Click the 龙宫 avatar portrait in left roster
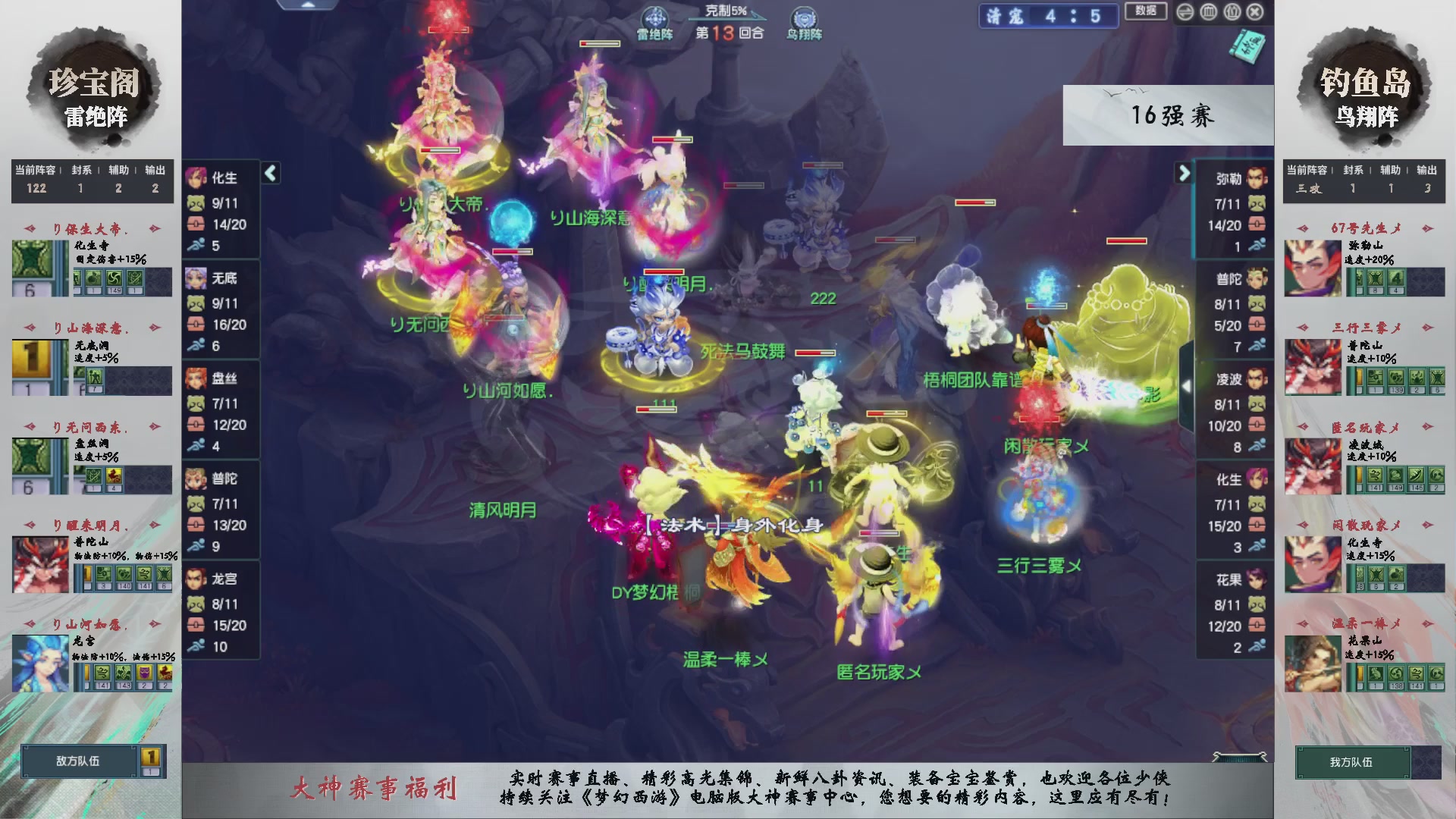The image size is (1456, 819). pos(196,578)
